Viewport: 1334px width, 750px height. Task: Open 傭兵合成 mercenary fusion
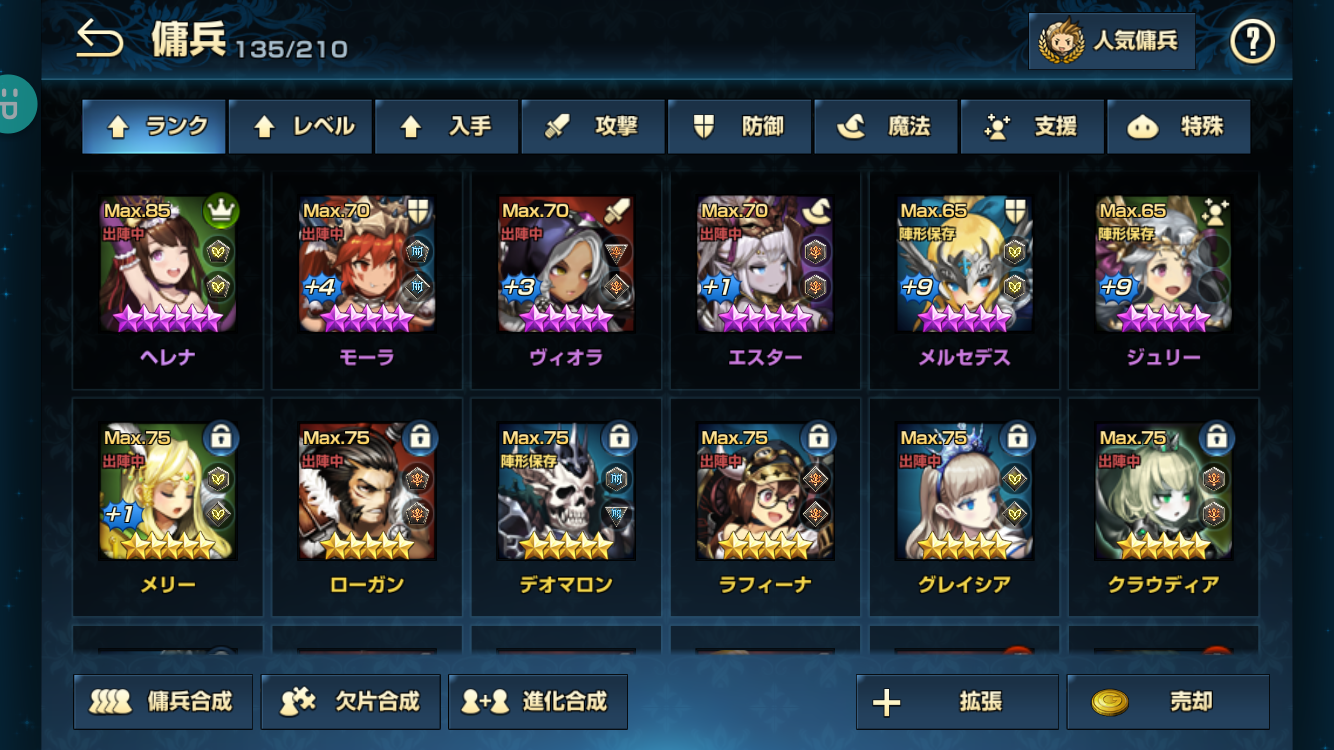[x=163, y=702]
